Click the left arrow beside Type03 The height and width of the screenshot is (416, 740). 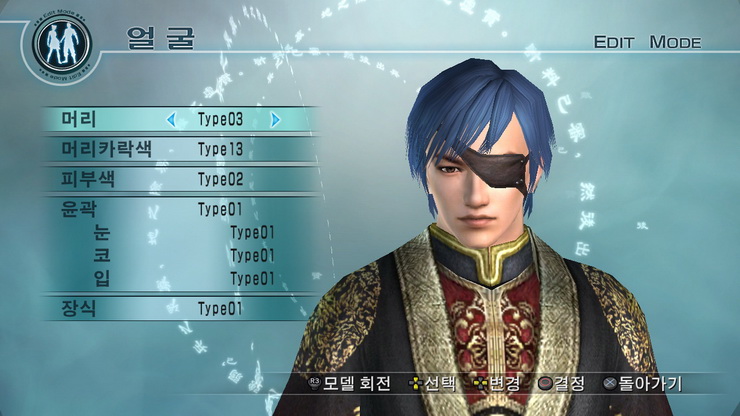pos(171,120)
